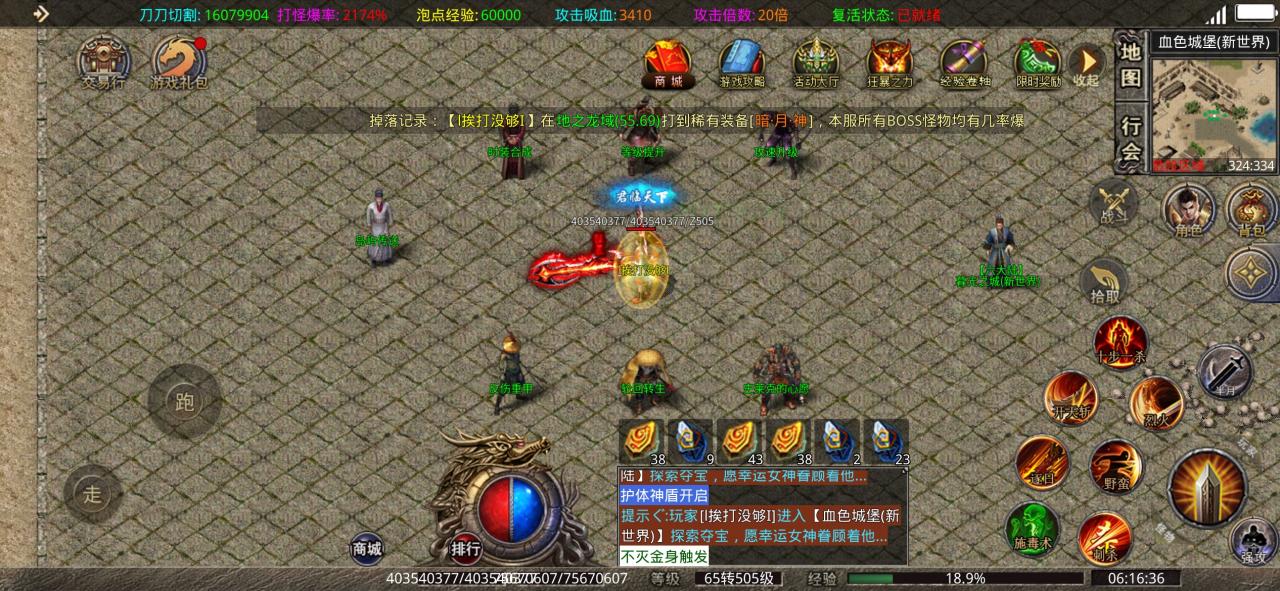
Task: Toggle the 战斗 combat mode button
Action: pyautogui.click(x=1112, y=203)
